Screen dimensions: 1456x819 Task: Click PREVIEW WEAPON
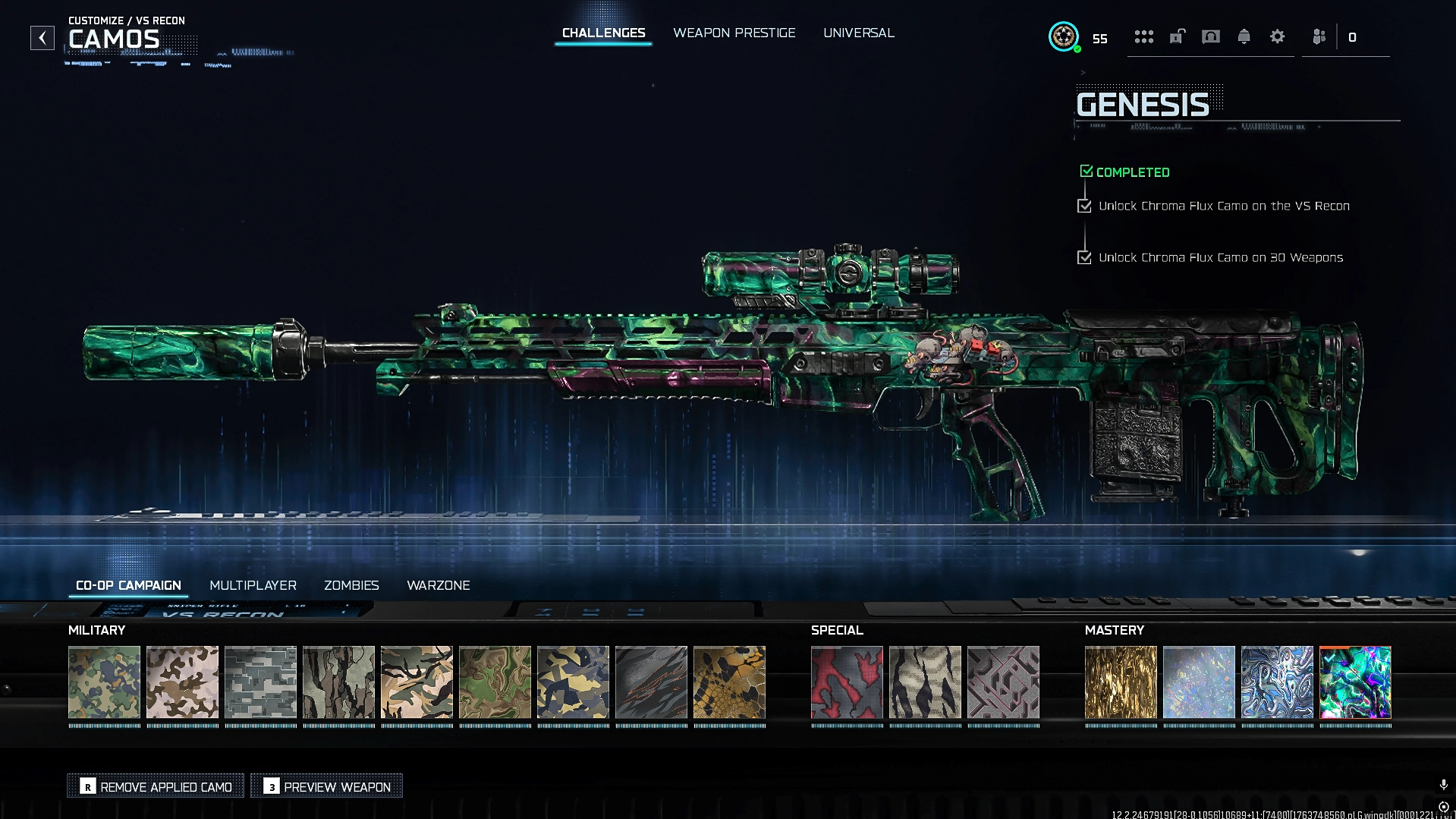(x=326, y=786)
